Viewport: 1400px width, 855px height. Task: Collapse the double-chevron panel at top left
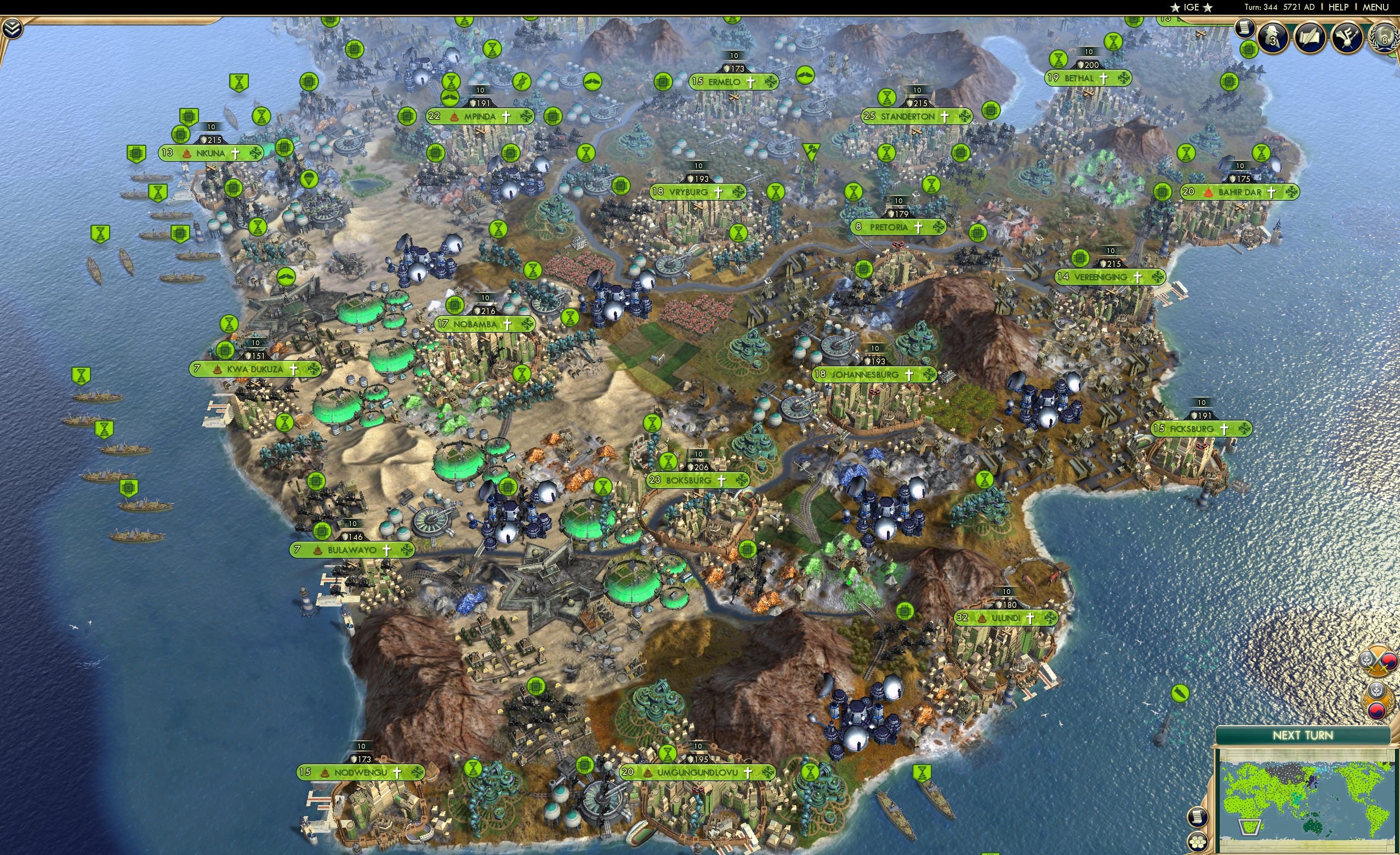12,27
